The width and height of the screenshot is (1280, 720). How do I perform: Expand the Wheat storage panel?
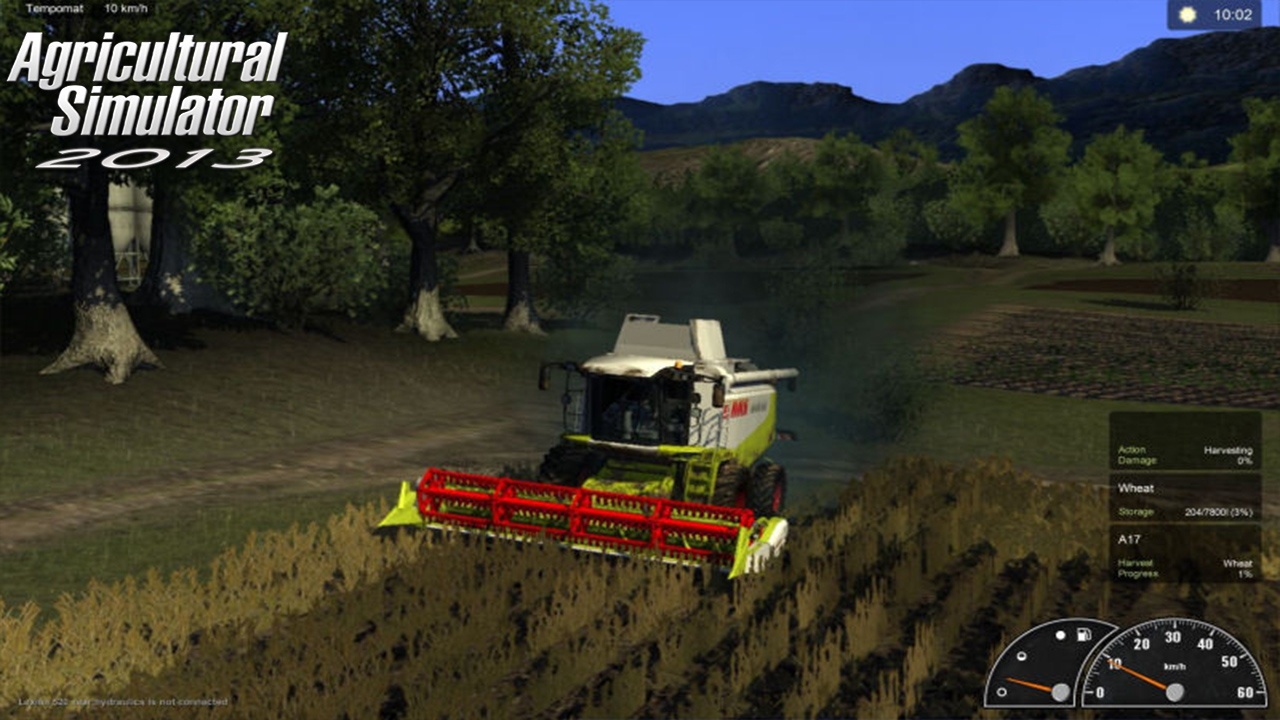click(x=1190, y=500)
